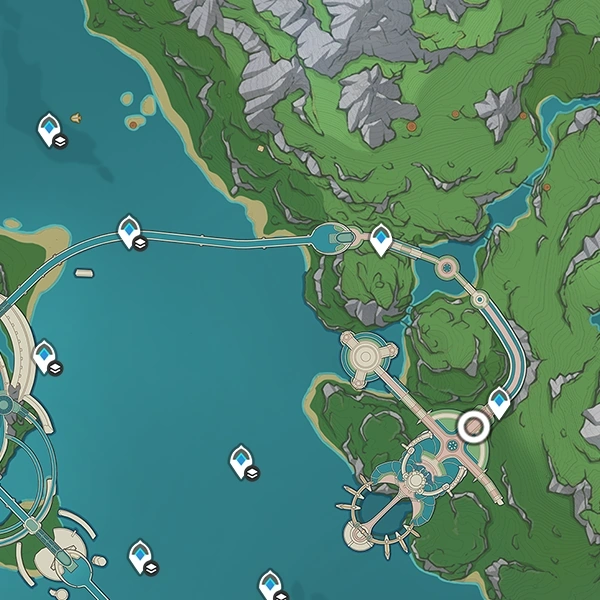Click the white ring location marker
The image size is (600, 600).
[x=472, y=427]
